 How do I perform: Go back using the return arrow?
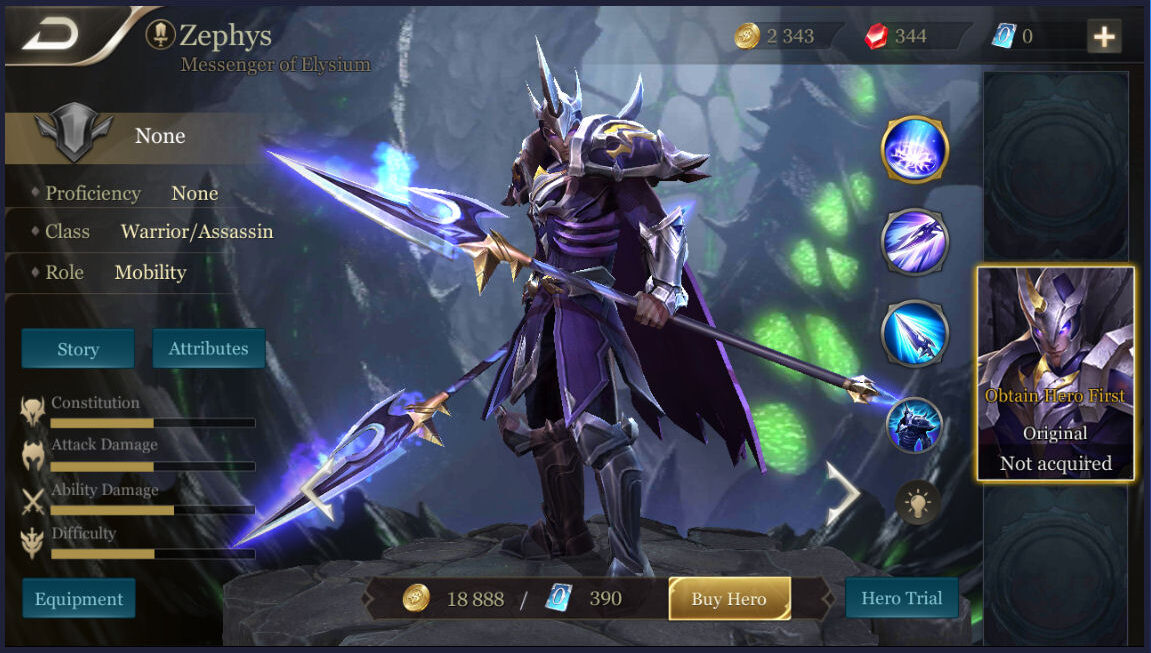click(54, 35)
